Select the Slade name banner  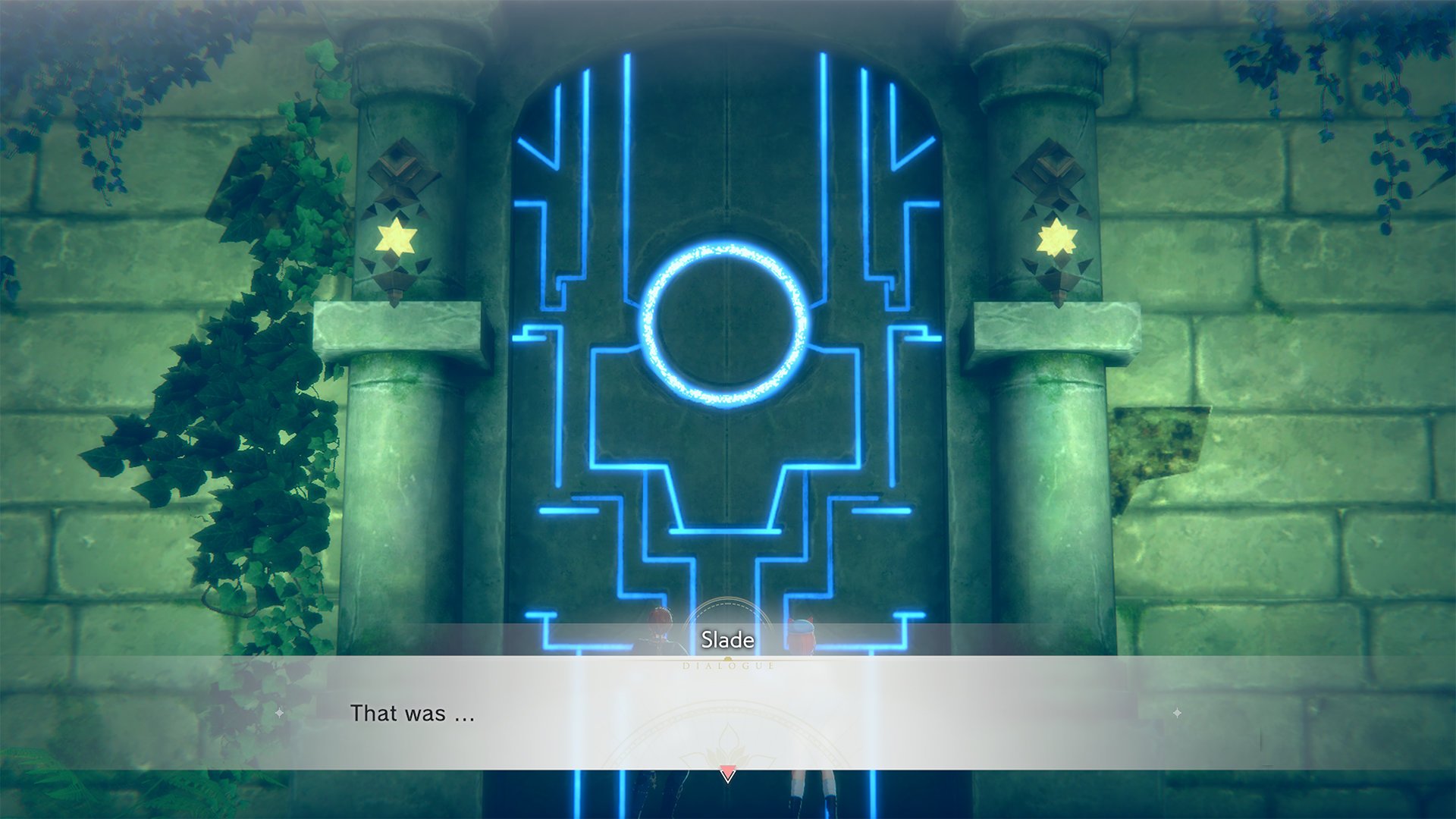click(x=726, y=640)
